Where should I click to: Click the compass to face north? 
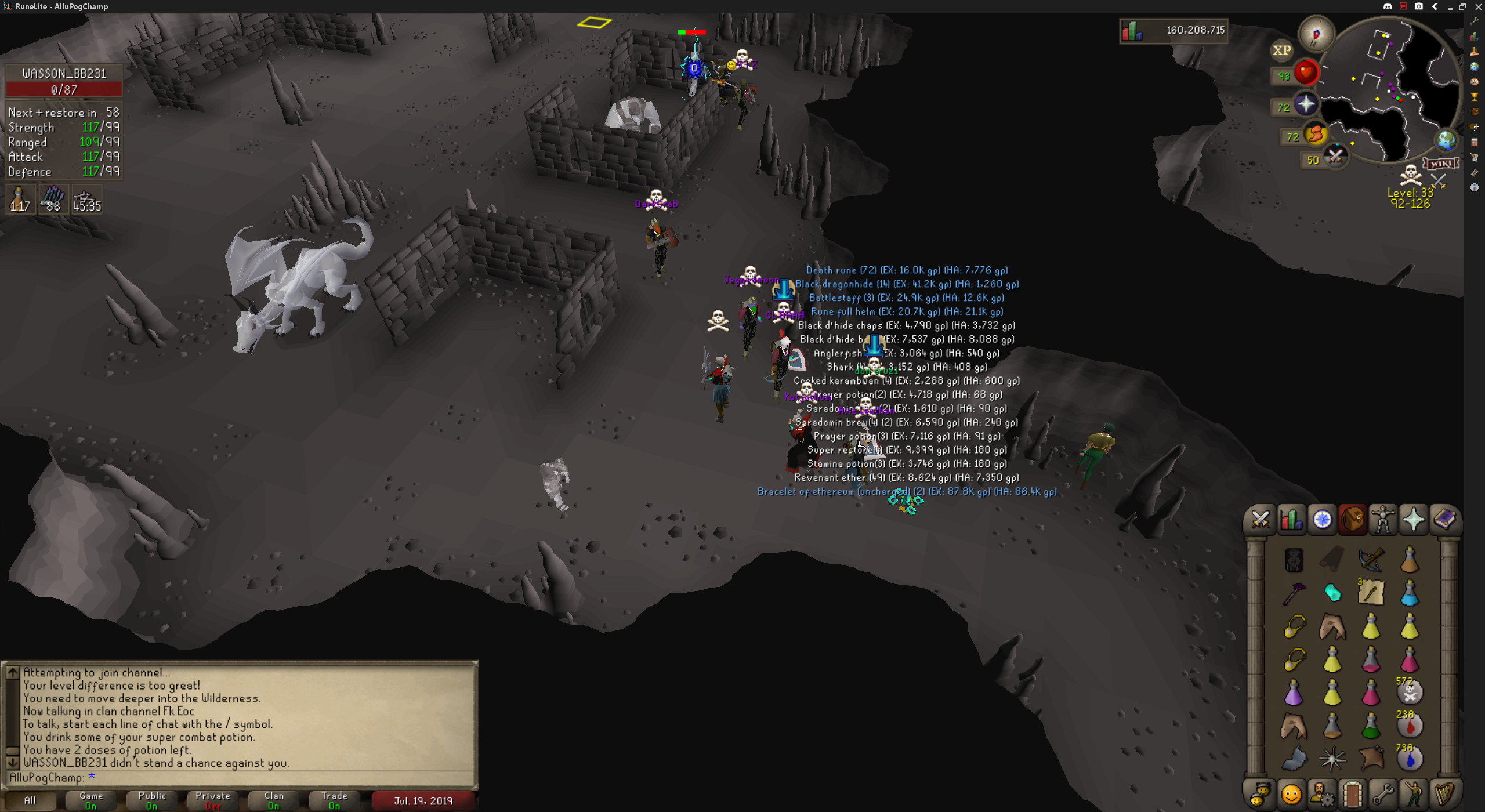tap(1316, 34)
